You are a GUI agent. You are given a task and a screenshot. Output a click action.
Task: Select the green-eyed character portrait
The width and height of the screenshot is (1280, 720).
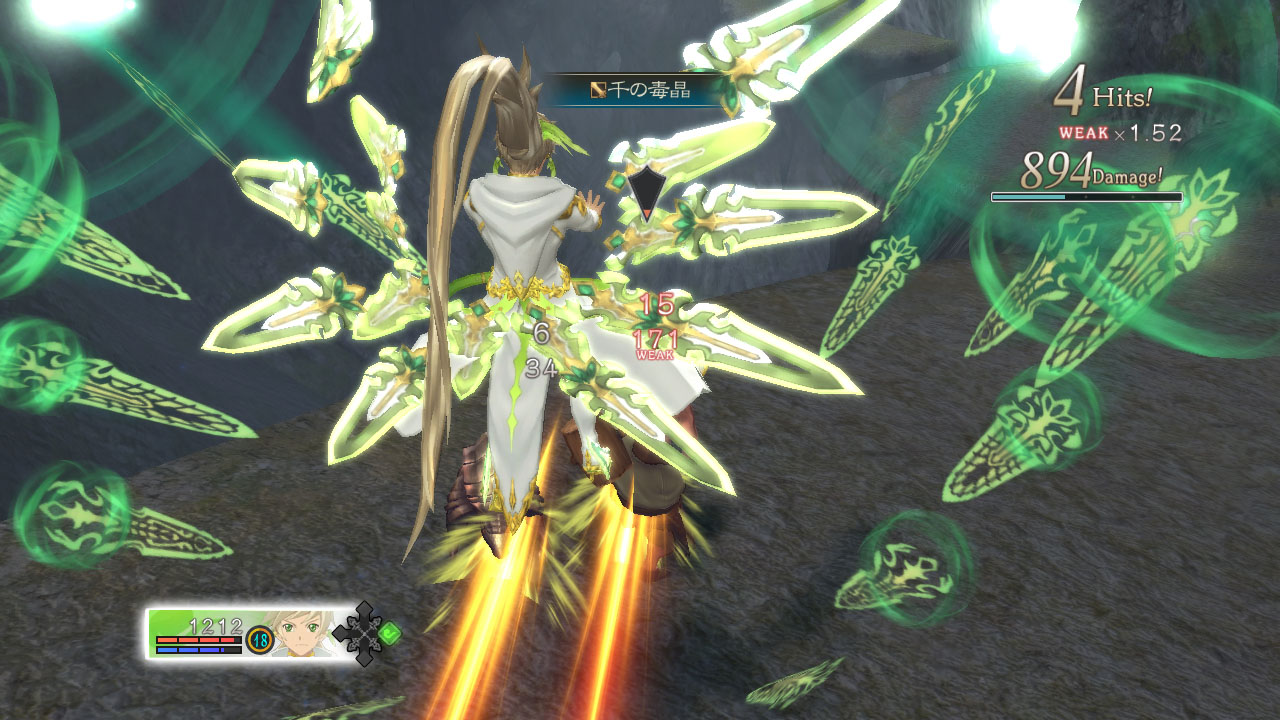303,632
